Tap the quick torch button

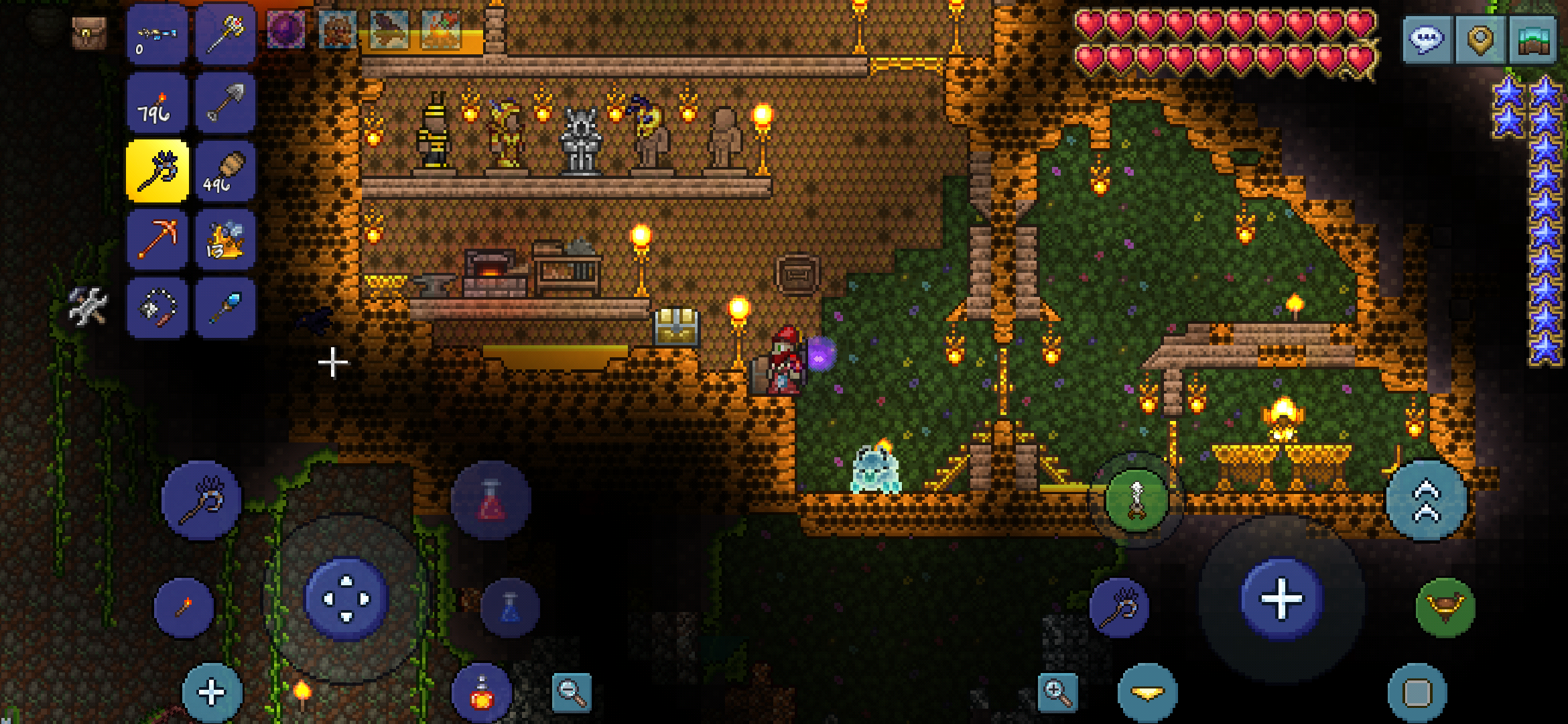pos(184,607)
